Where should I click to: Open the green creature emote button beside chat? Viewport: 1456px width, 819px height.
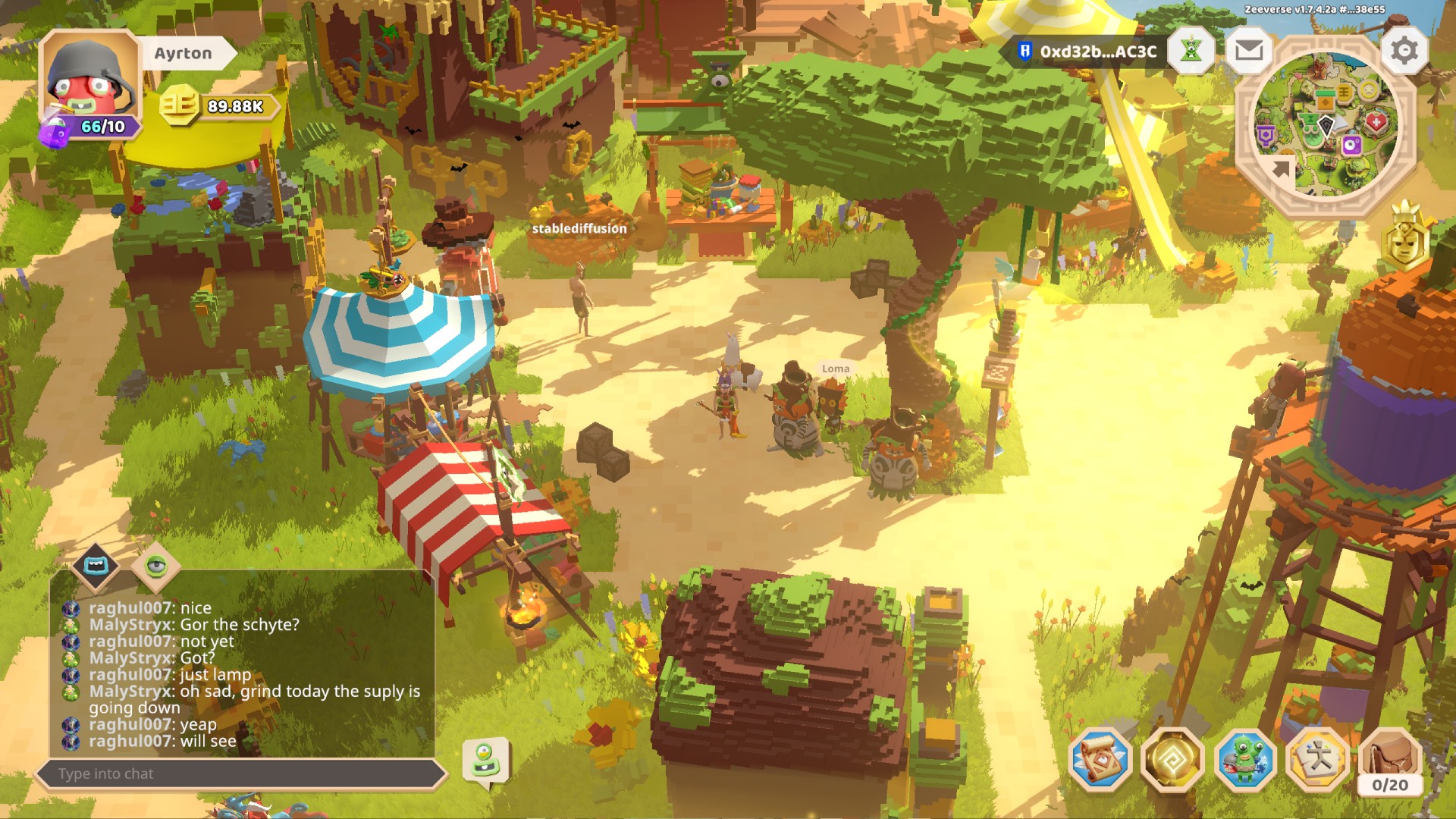[485, 761]
